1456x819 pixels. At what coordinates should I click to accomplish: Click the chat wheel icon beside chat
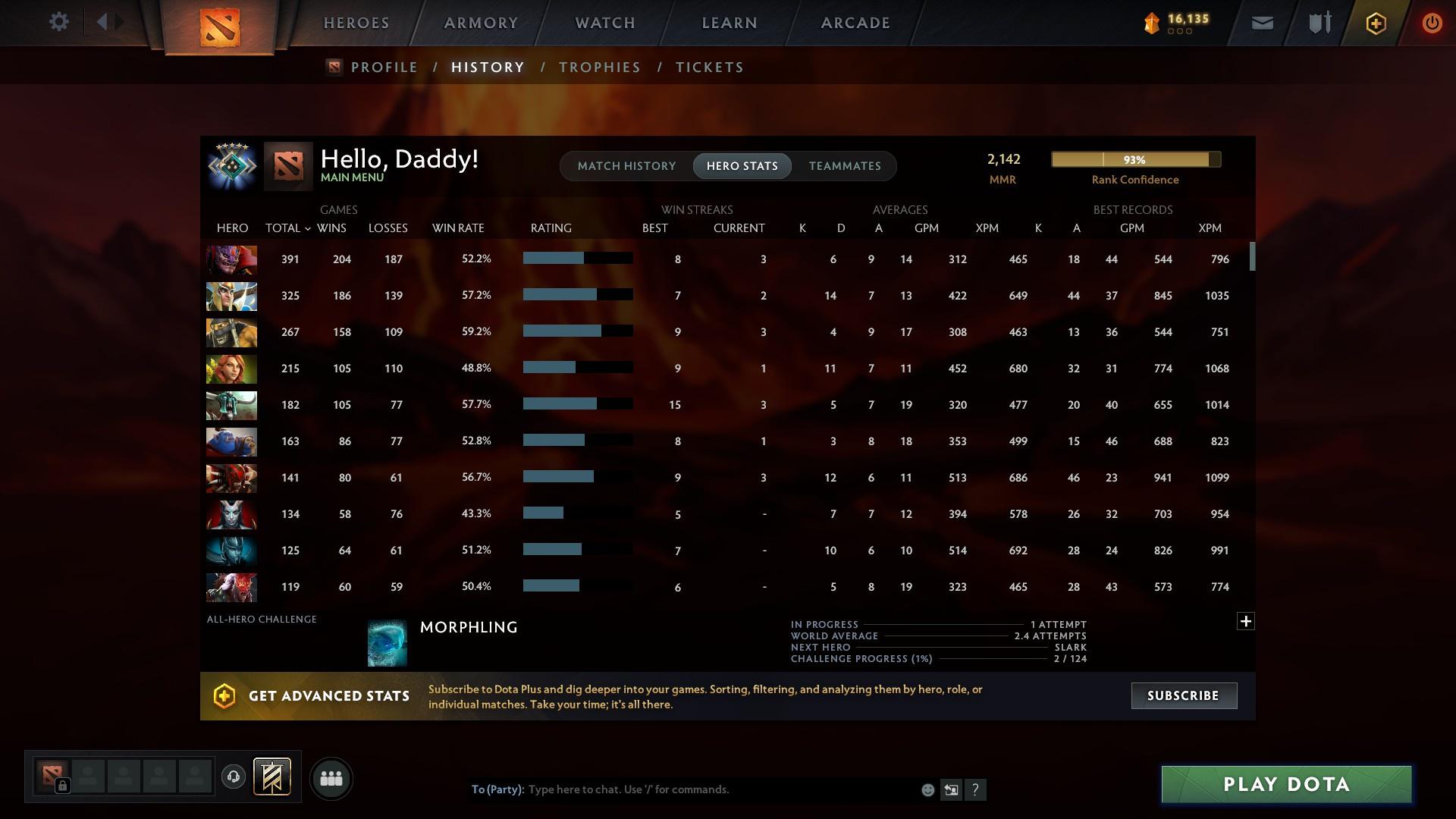pos(952,789)
